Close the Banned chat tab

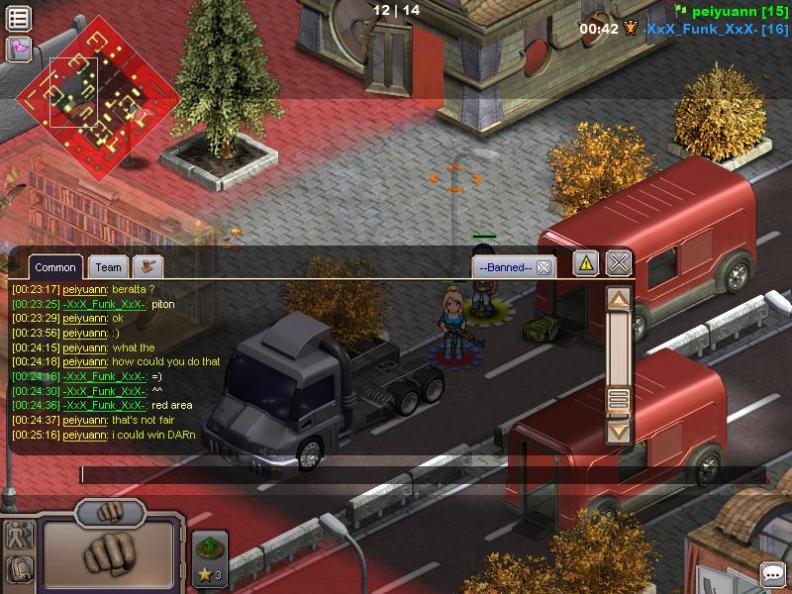[543, 267]
